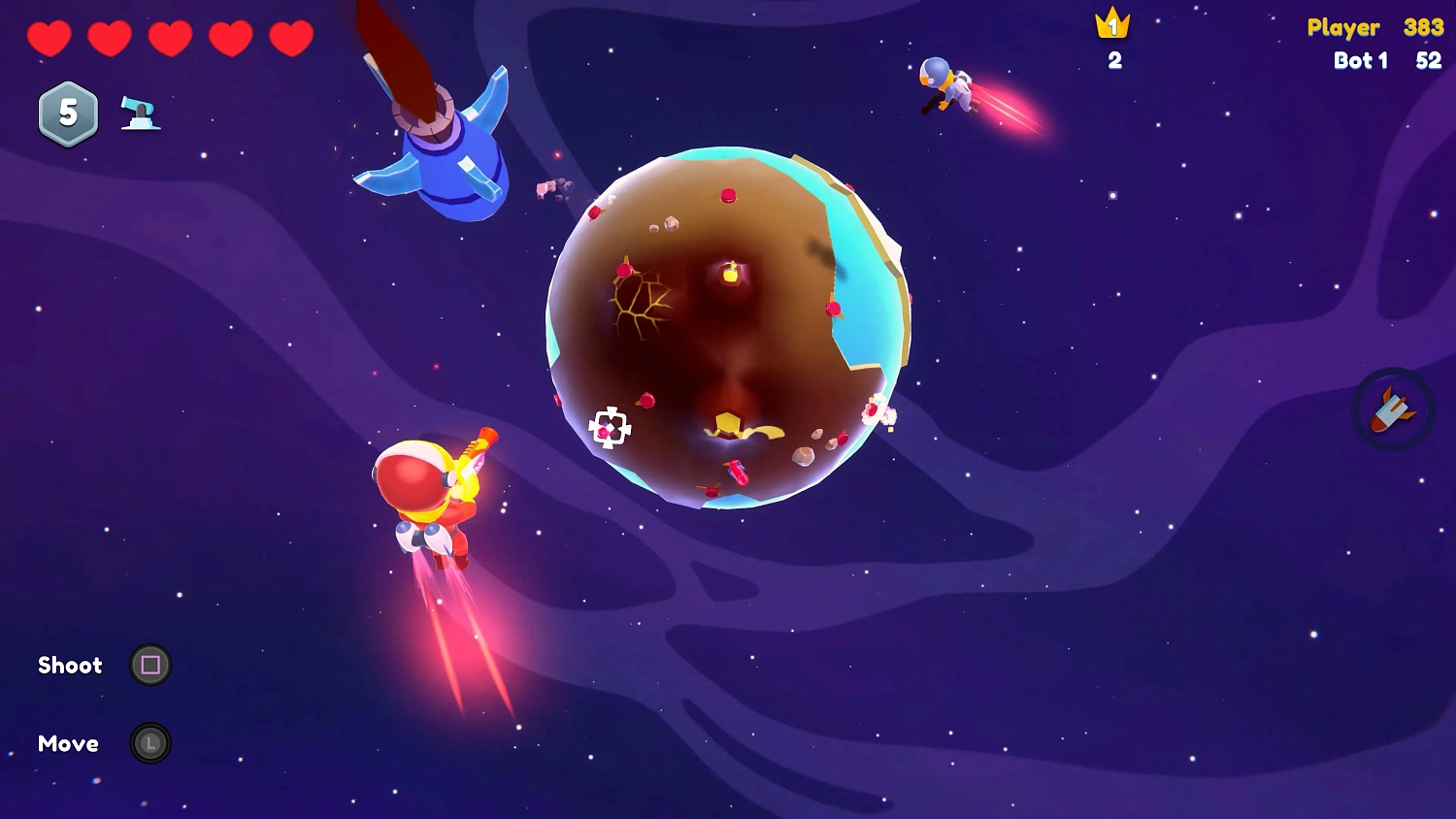Image resolution: width=1456 pixels, height=819 pixels.
Task: Click the last heart in the health bar
Action: (x=291, y=38)
